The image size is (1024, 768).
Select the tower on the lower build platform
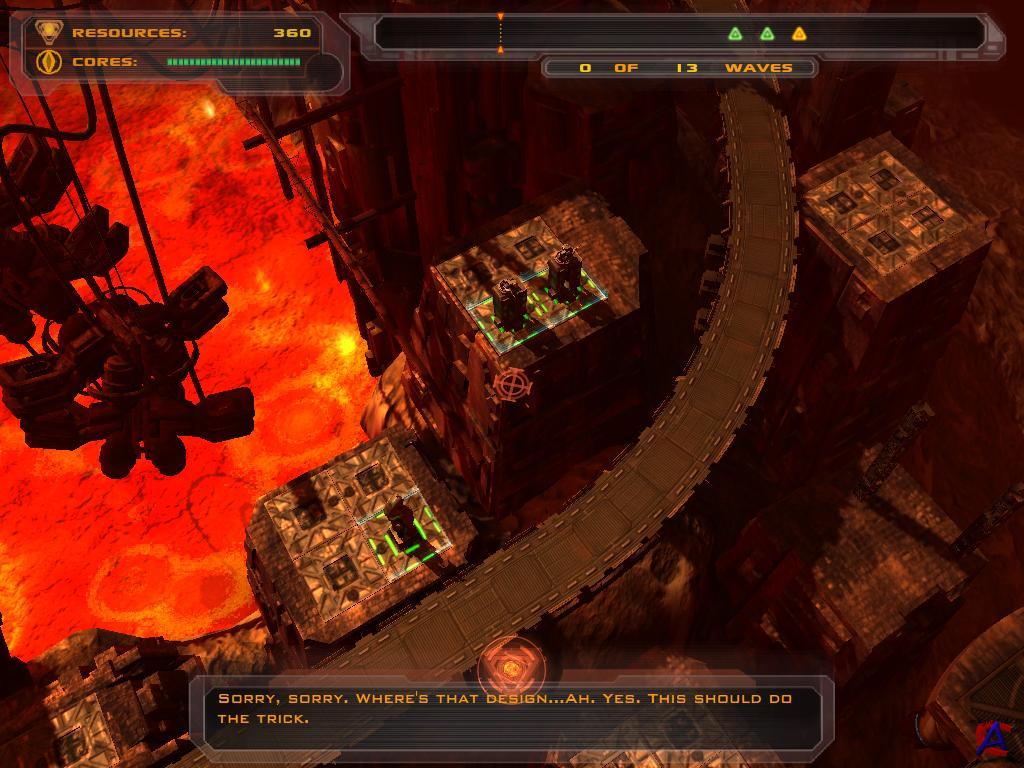[x=403, y=523]
